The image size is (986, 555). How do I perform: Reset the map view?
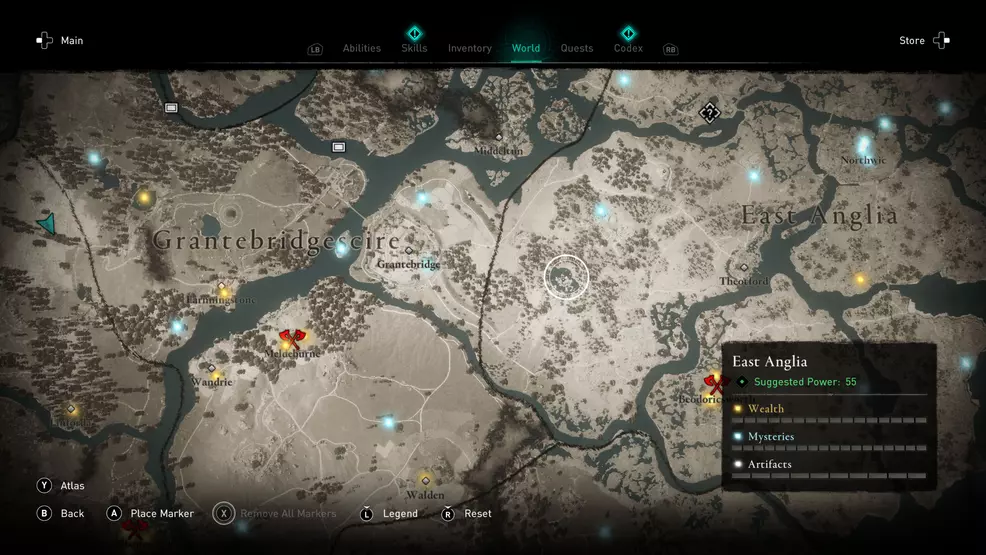pyautogui.click(x=467, y=514)
